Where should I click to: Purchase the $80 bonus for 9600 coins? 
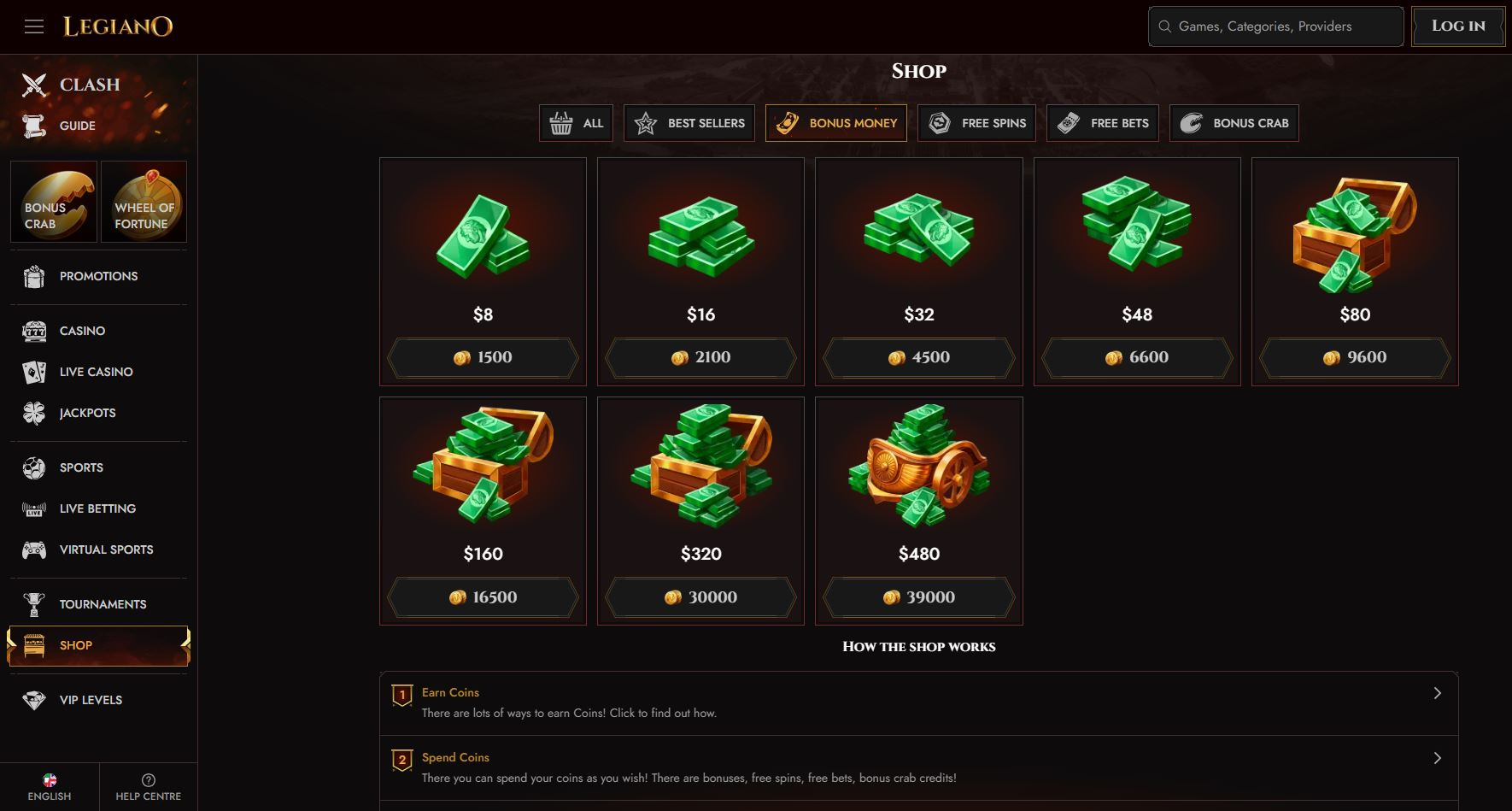1355,357
